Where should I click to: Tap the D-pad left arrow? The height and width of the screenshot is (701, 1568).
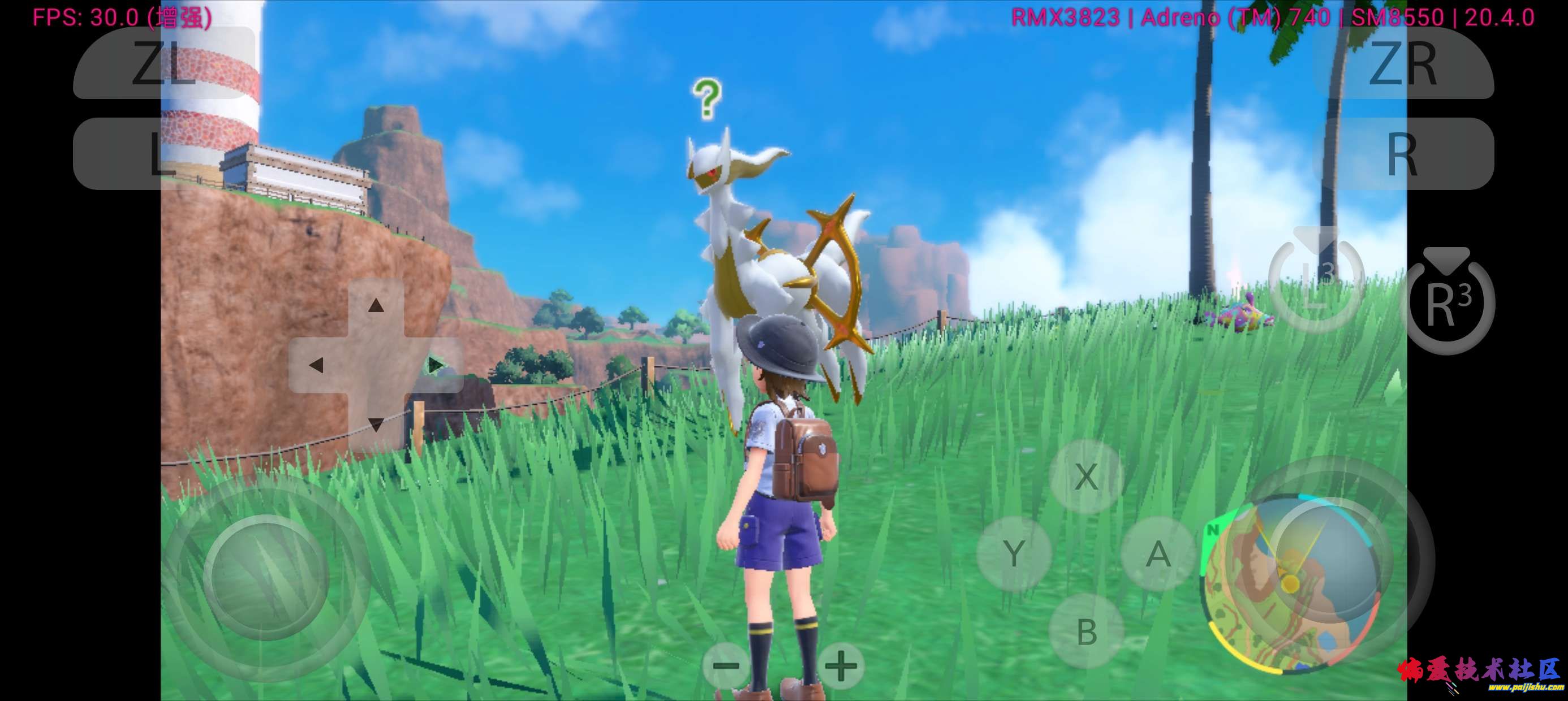316,365
